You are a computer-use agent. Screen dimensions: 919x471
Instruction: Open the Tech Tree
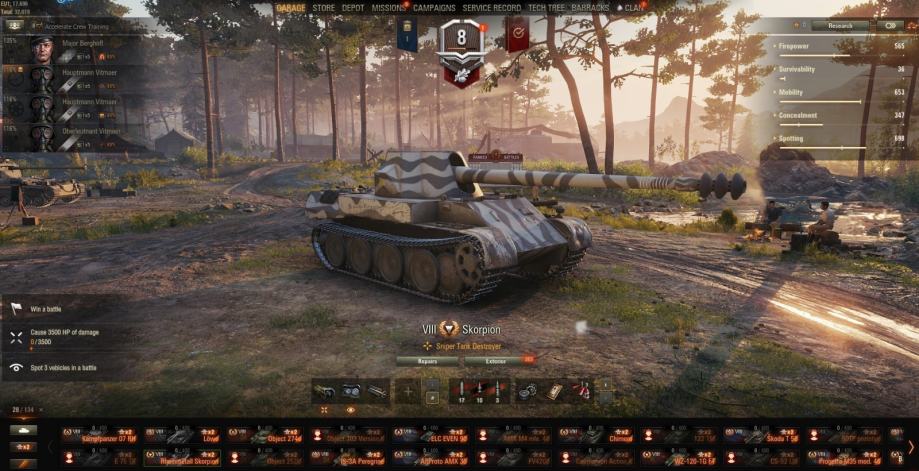(x=545, y=8)
